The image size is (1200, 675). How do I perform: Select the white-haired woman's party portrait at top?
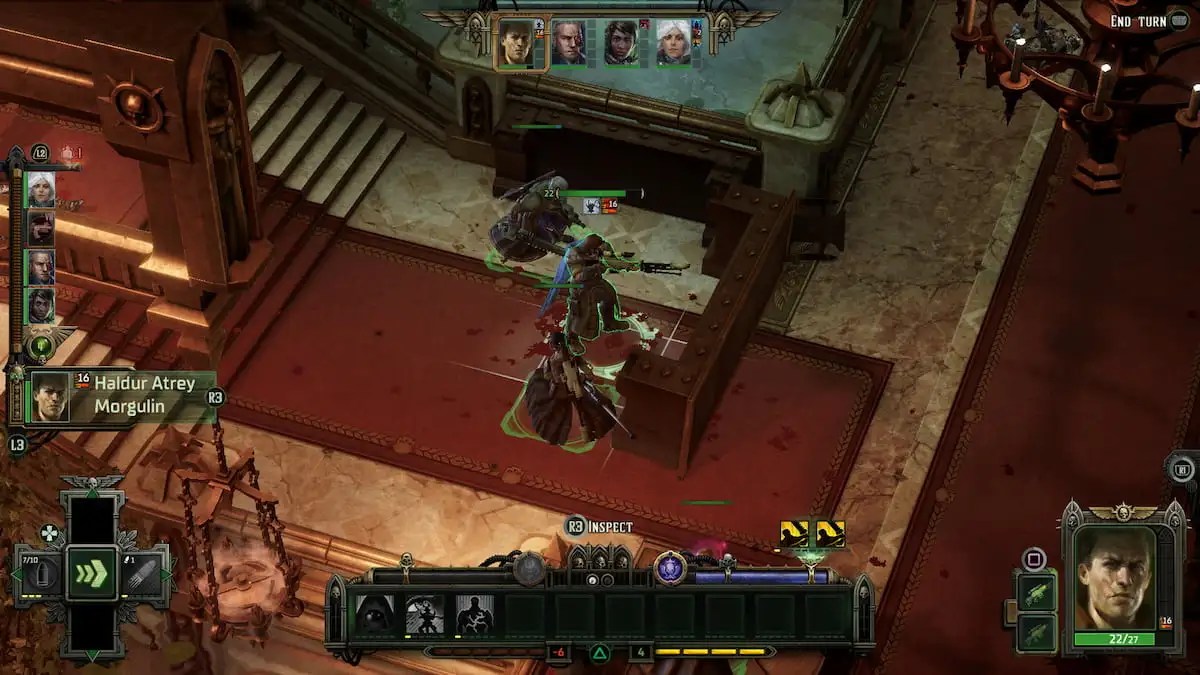click(672, 43)
